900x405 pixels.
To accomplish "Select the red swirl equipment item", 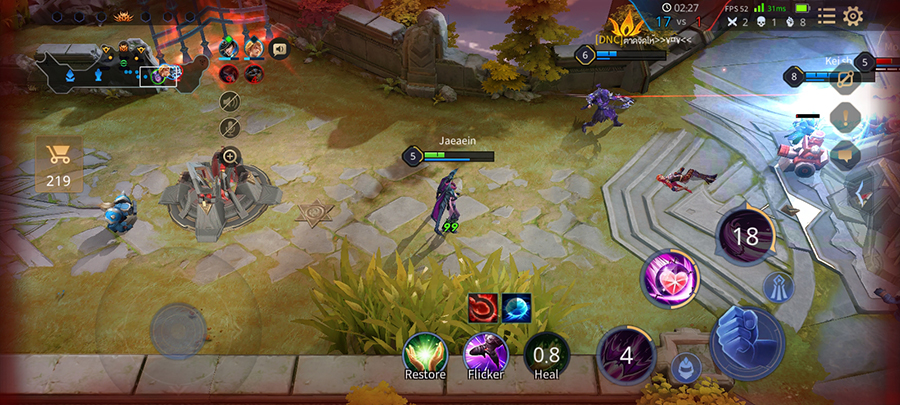I will pyautogui.click(x=484, y=308).
